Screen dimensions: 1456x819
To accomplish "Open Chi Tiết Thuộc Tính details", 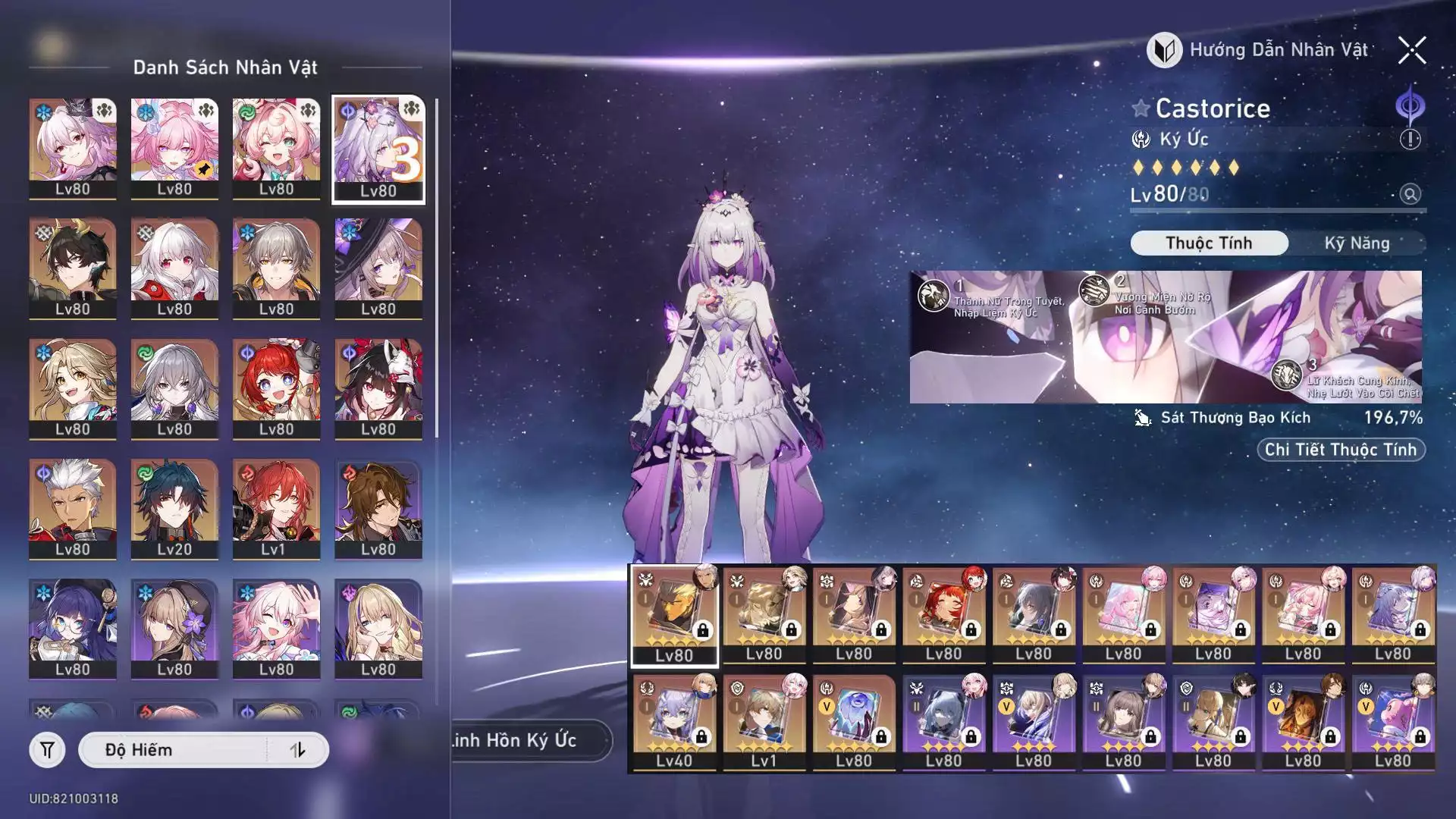I will 1340,450.
